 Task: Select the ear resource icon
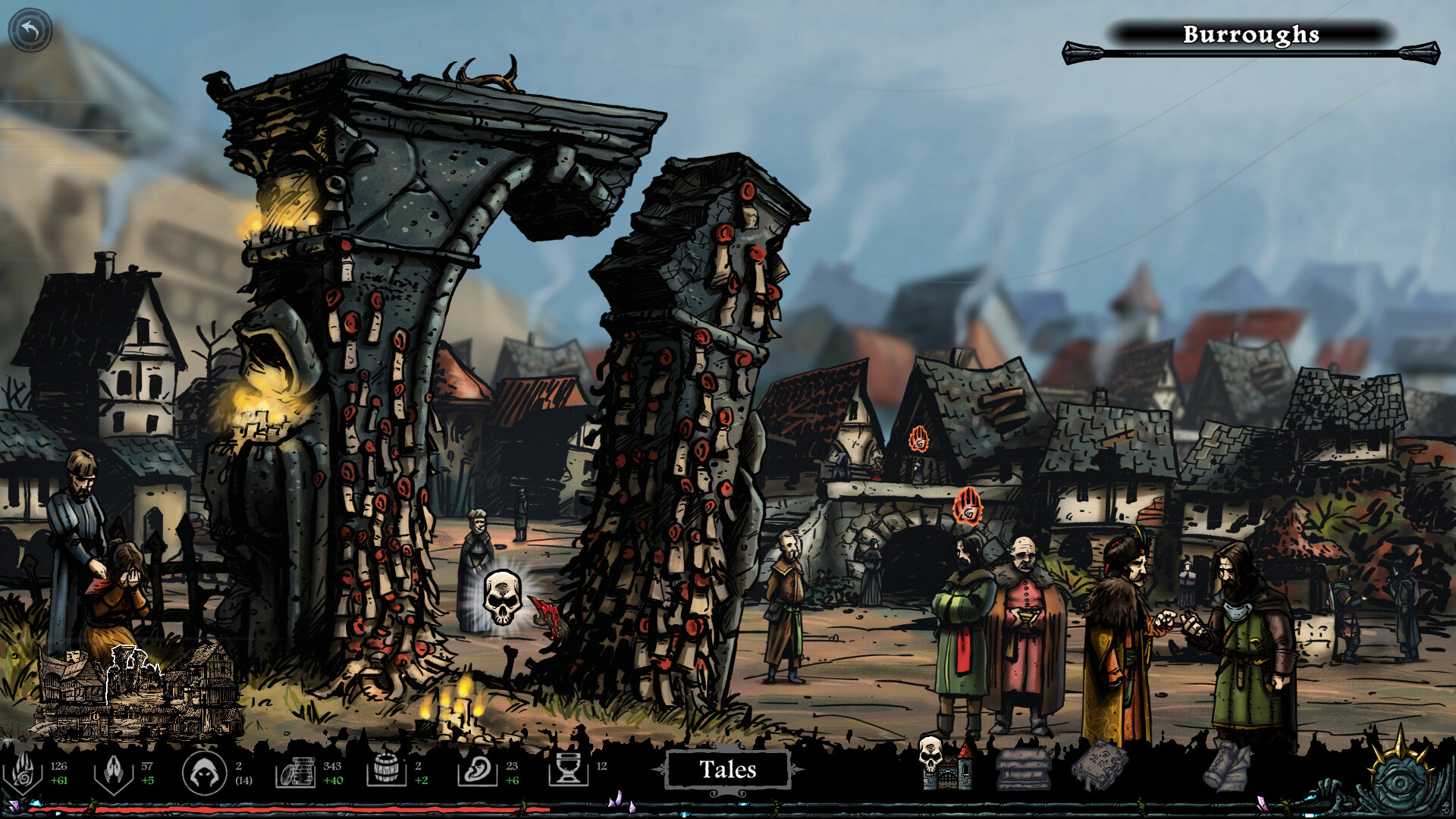coord(478,772)
